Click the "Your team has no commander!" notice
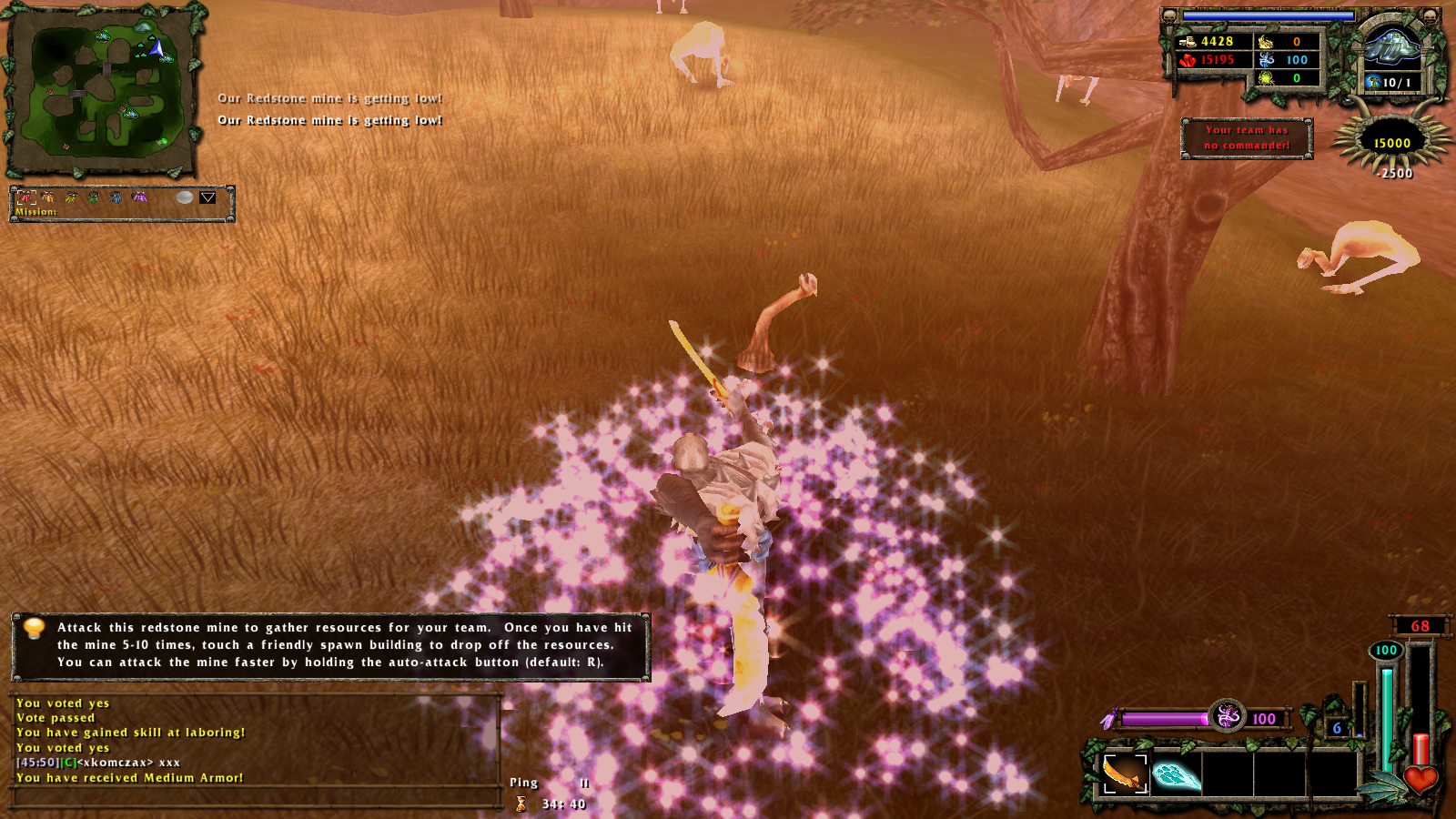Image resolution: width=1456 pixels, height=819 pixels. [1247, 138]
